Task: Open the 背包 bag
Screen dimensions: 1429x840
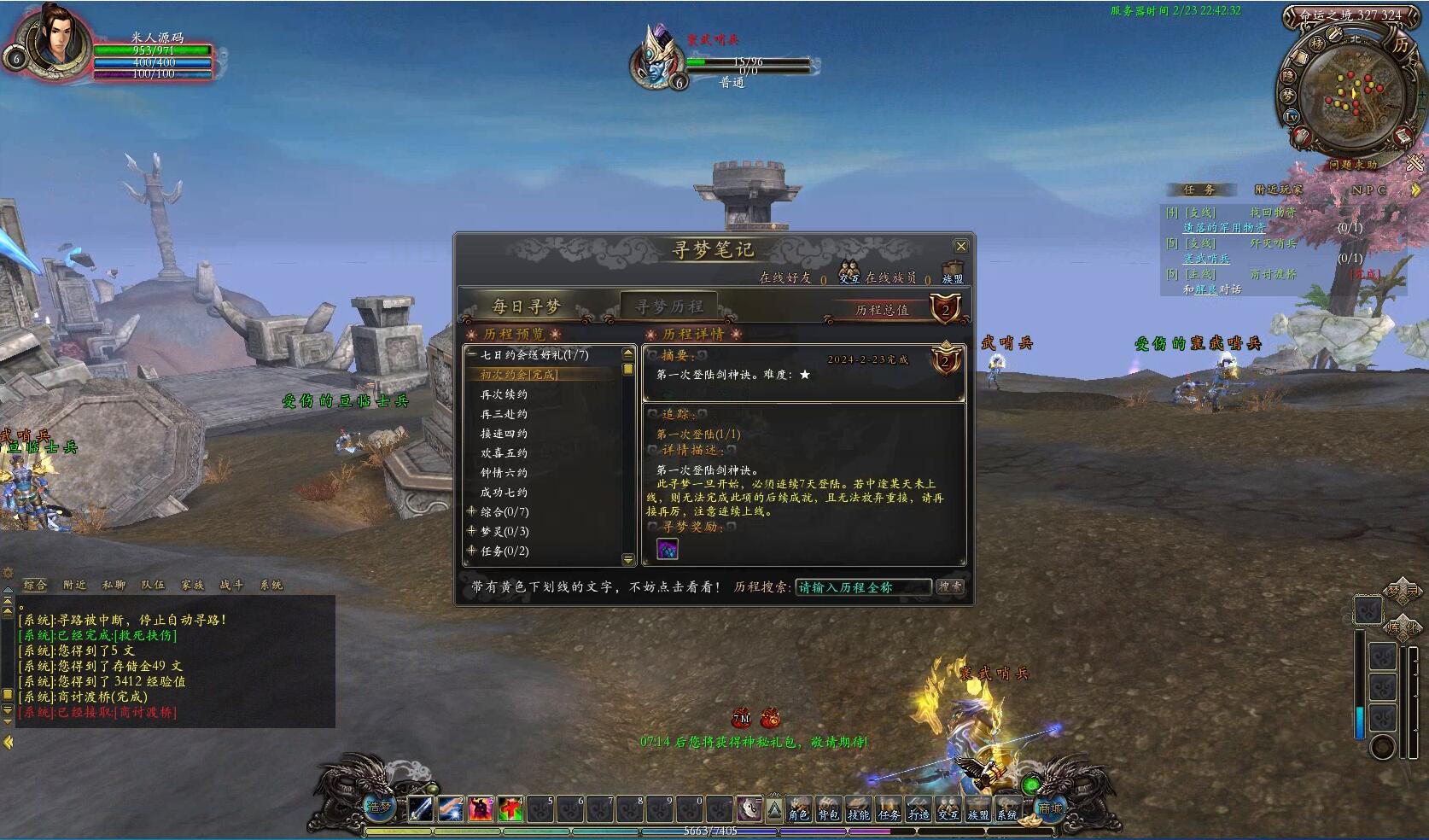Action: pyautogui.click(x=828, y=808)
